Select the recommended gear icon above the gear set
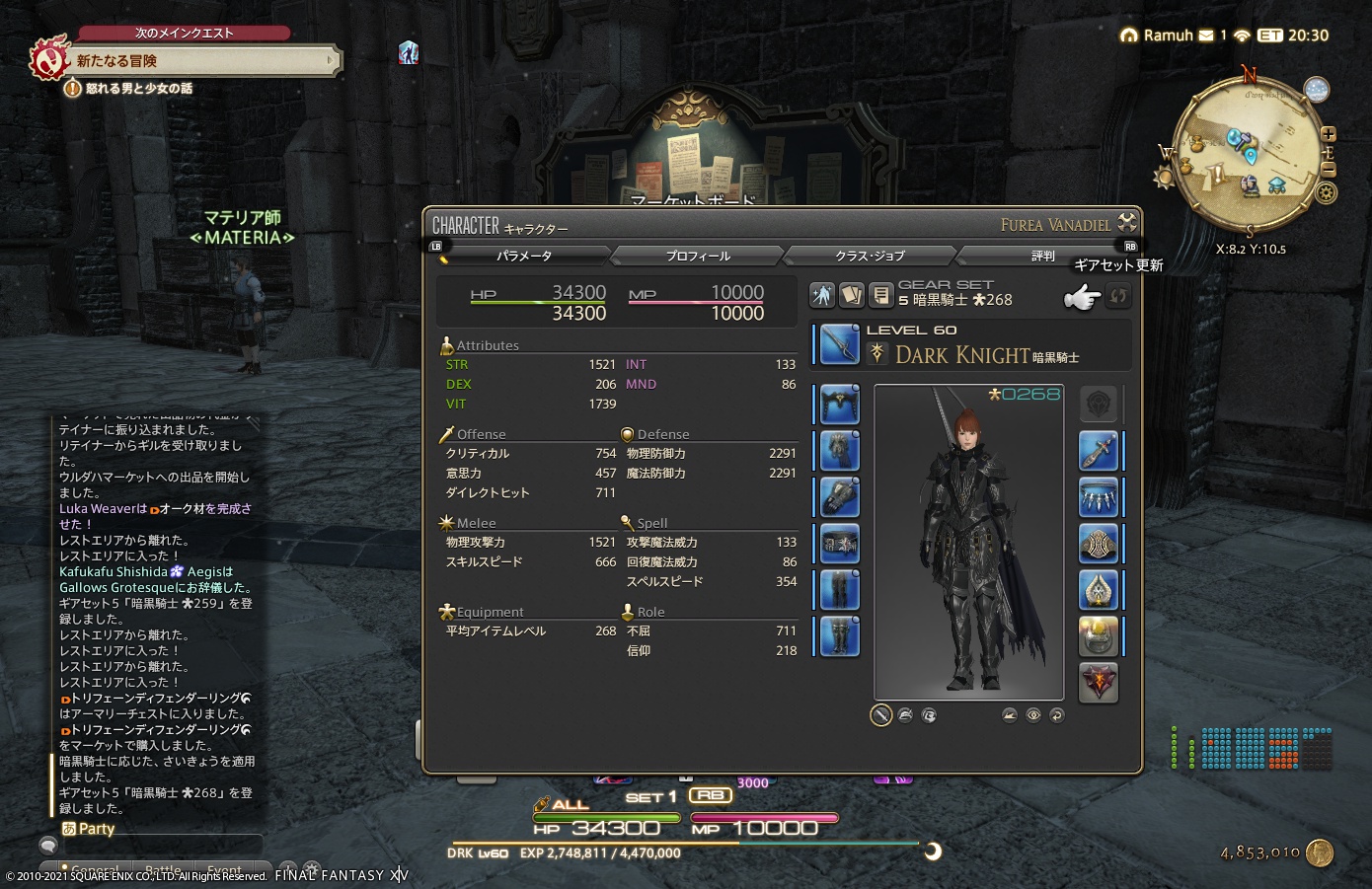This screenshot has width=1372, height=889. coord(822,294)
